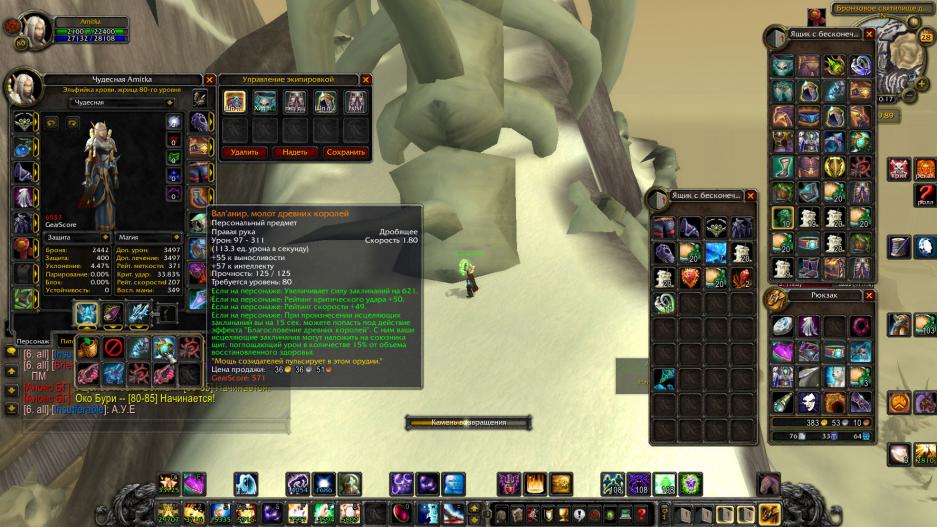Click the minimap zoom-out minus button

[x=909, y=95]
